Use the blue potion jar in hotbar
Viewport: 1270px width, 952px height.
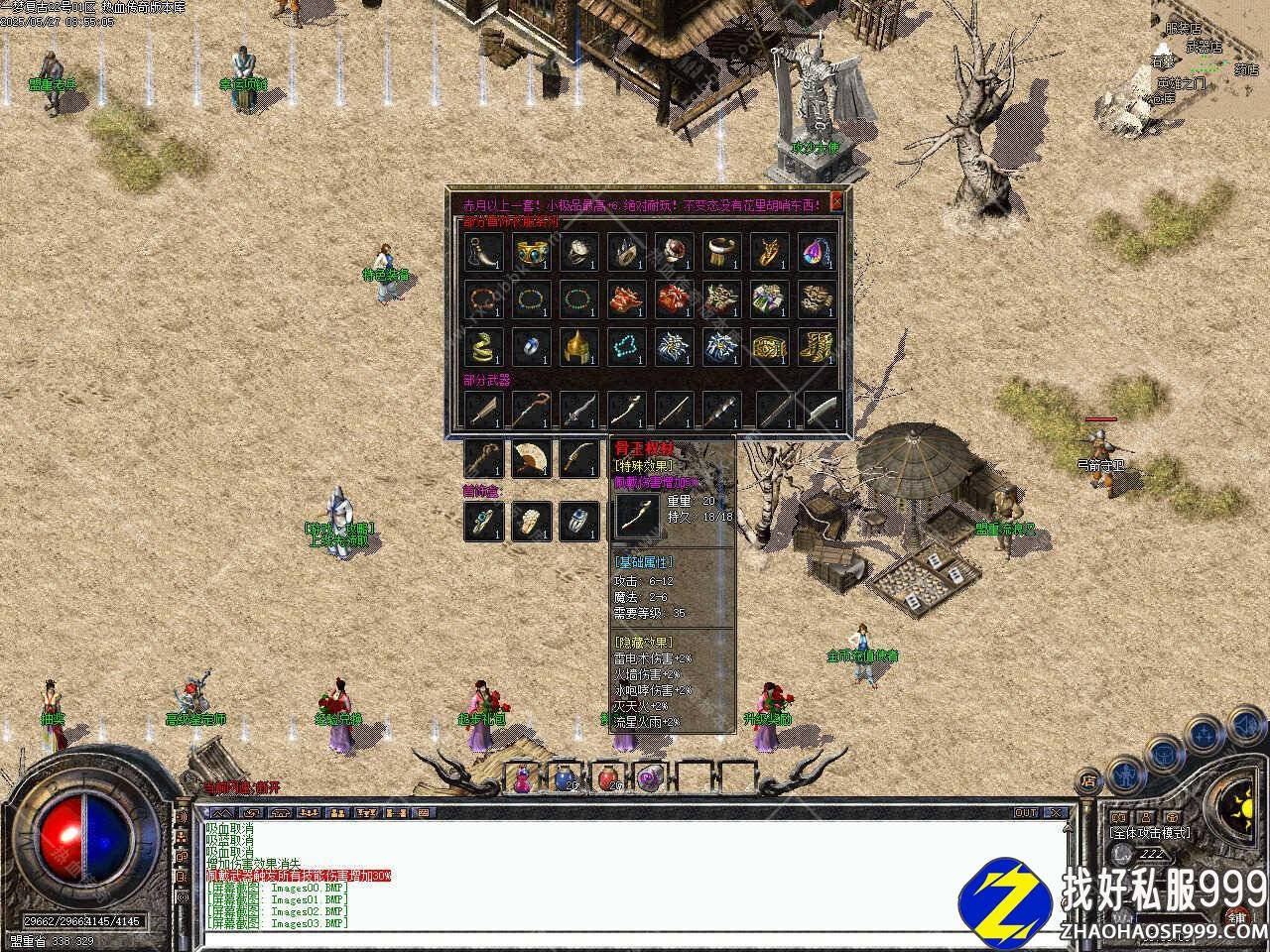point(565,778)
